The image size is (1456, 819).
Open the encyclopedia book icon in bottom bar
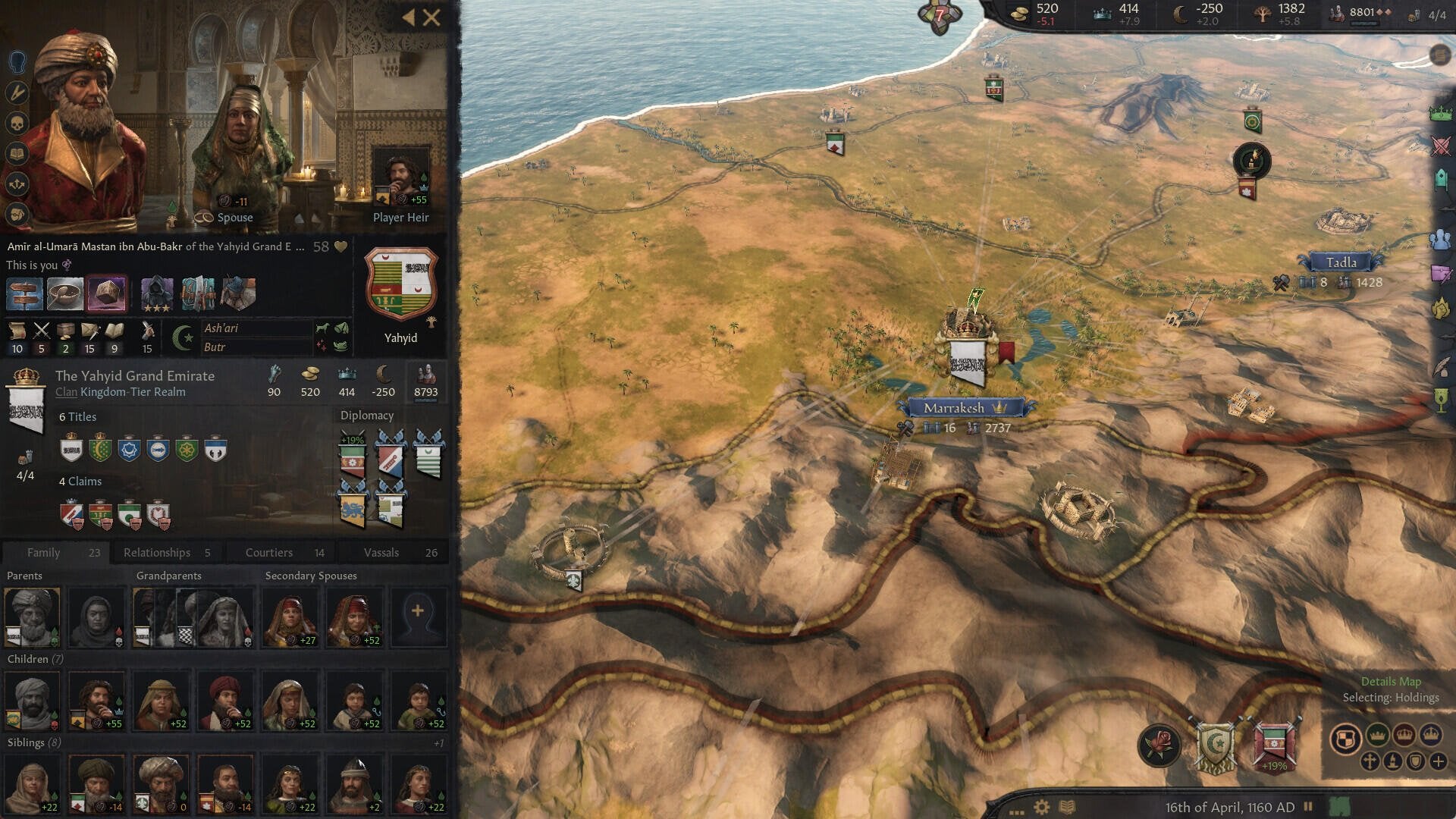tap(1067, 806)
